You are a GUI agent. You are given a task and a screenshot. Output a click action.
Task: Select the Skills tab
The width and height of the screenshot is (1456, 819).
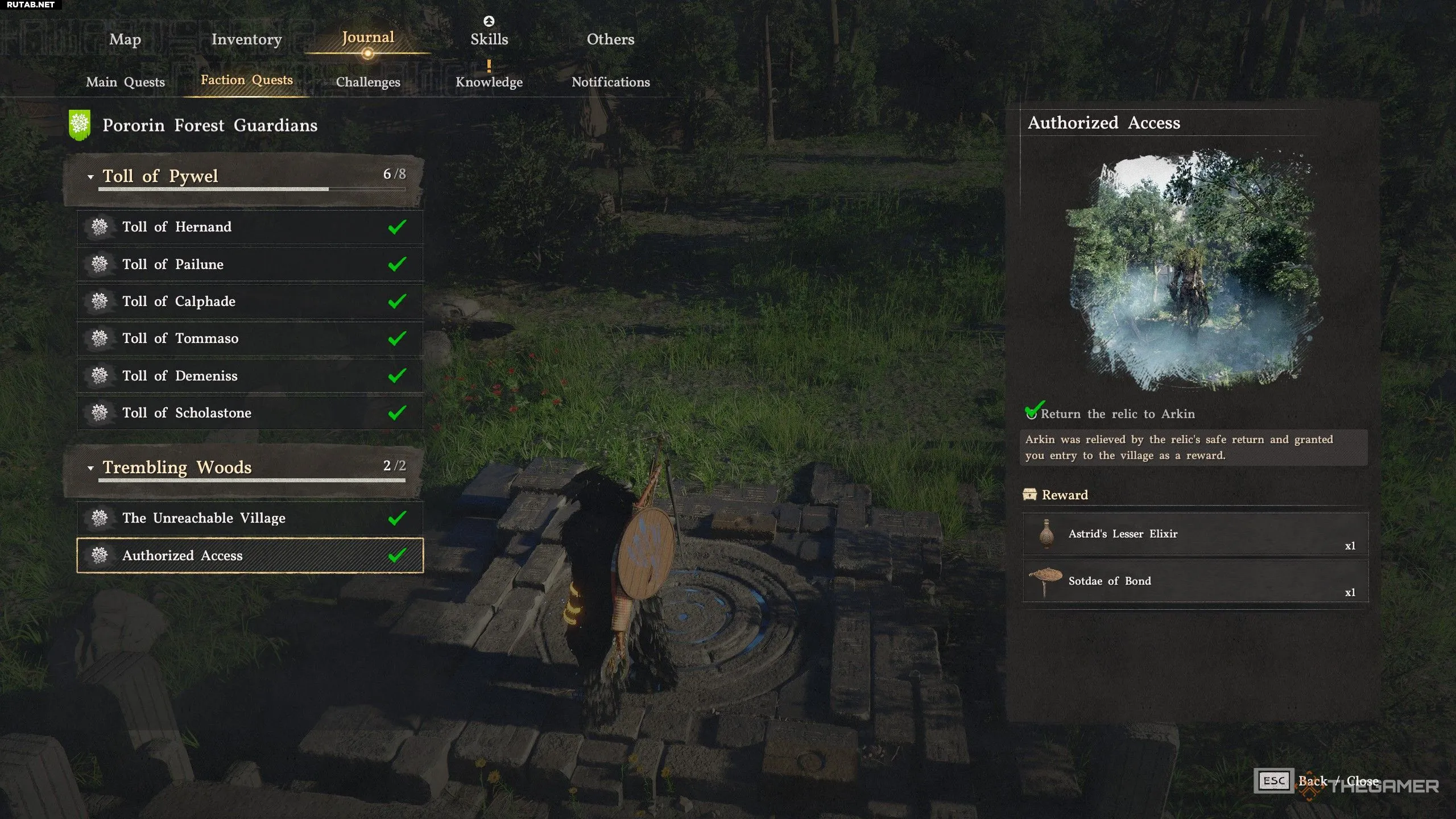pyautogui.click(x=489, y=39)
